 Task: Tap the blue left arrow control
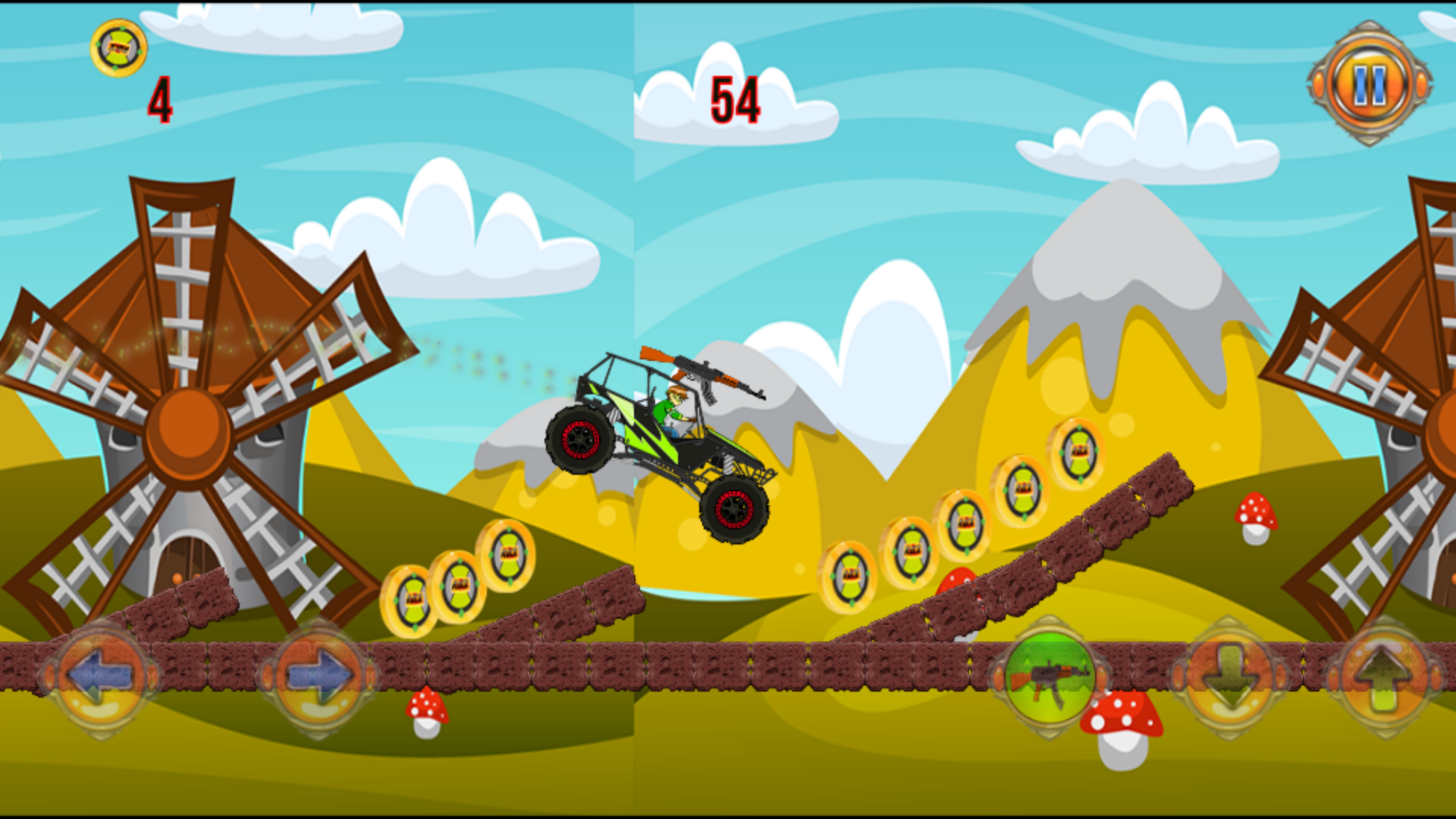(x=99, y=676)
